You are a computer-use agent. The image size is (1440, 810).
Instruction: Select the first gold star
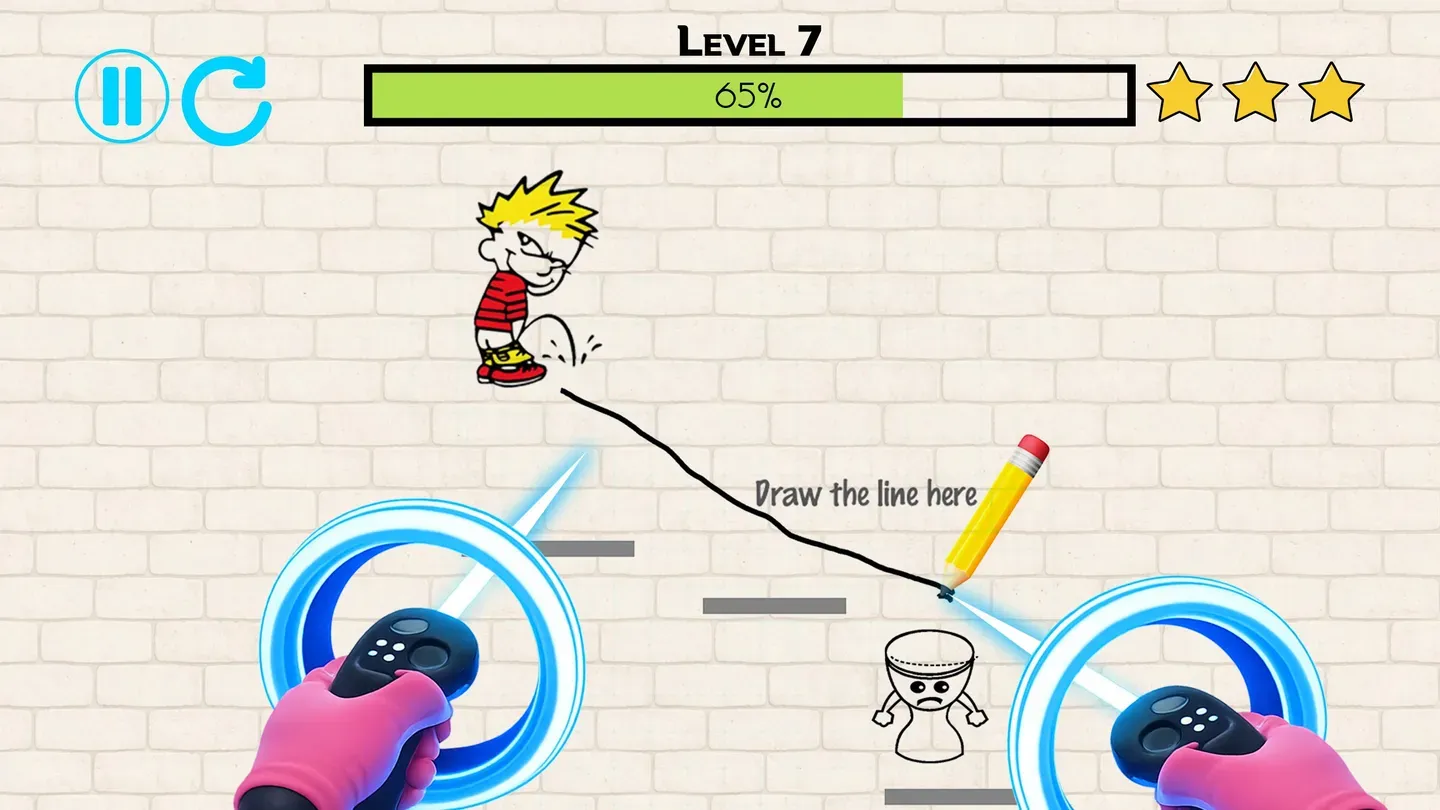tap(1183, 95)
